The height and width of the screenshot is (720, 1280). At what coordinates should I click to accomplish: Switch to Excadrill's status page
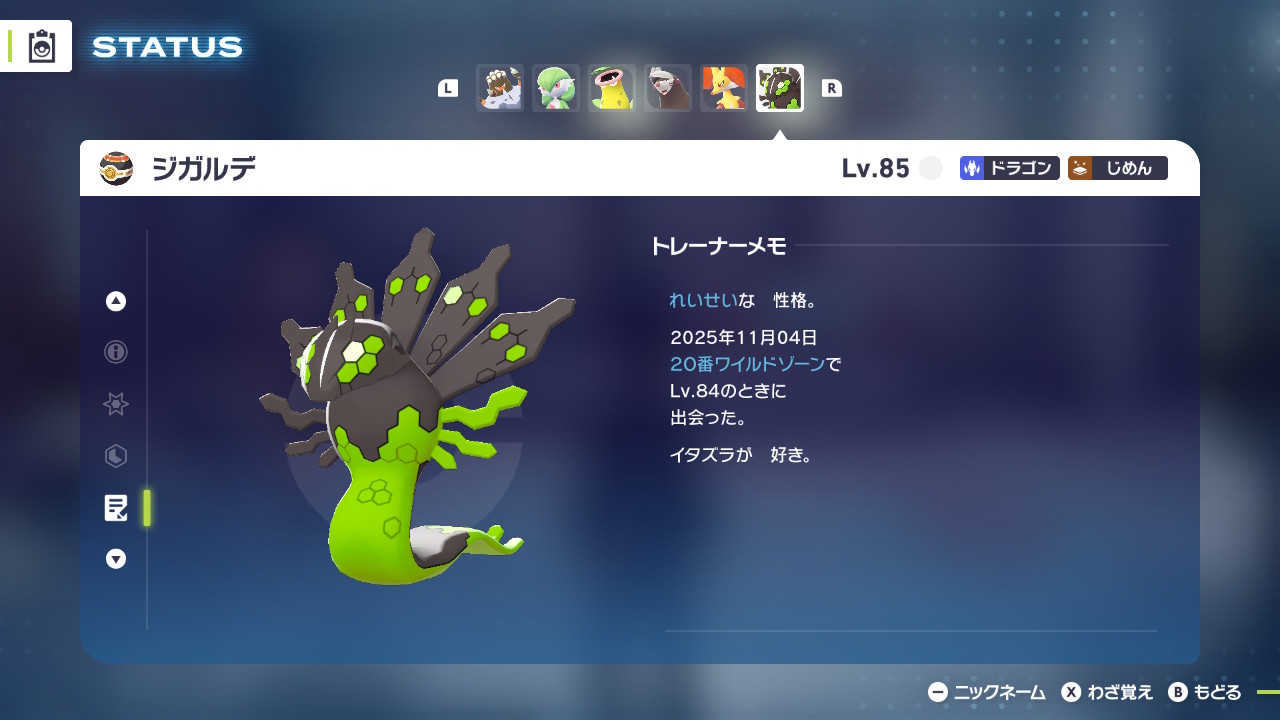click(667, 88)
